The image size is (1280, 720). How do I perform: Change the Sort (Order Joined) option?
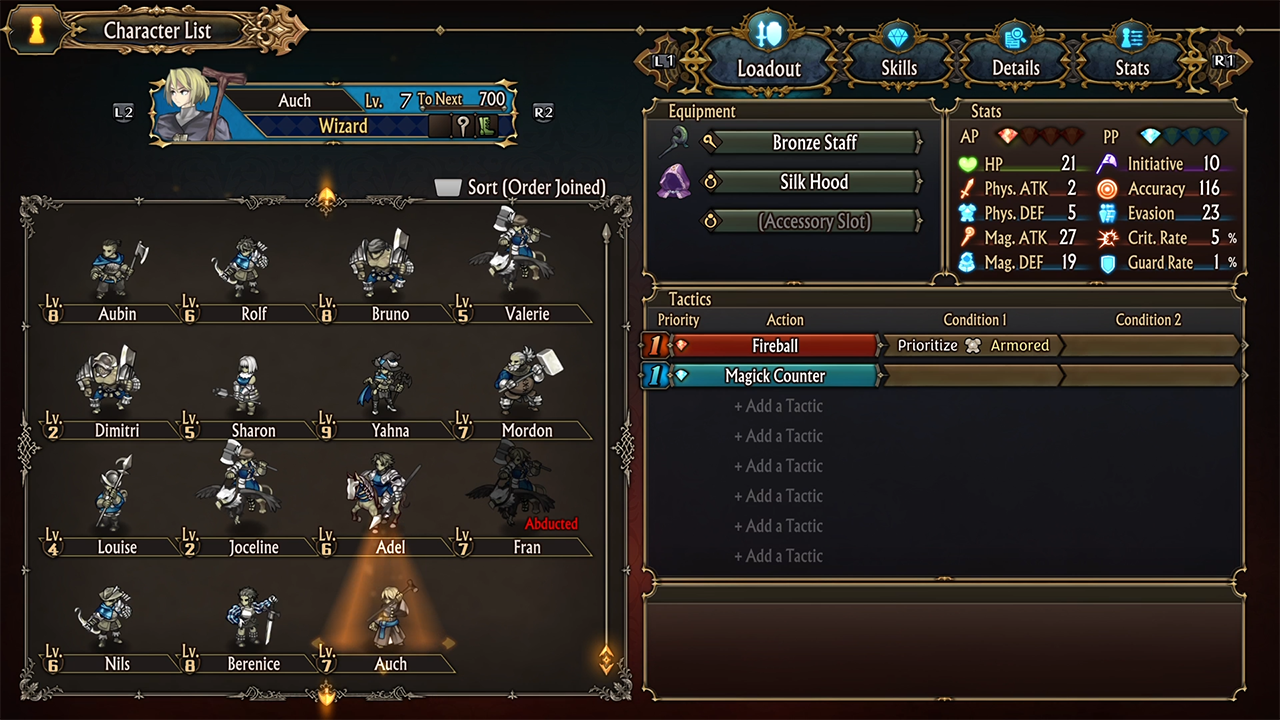(x=521, y=188)
